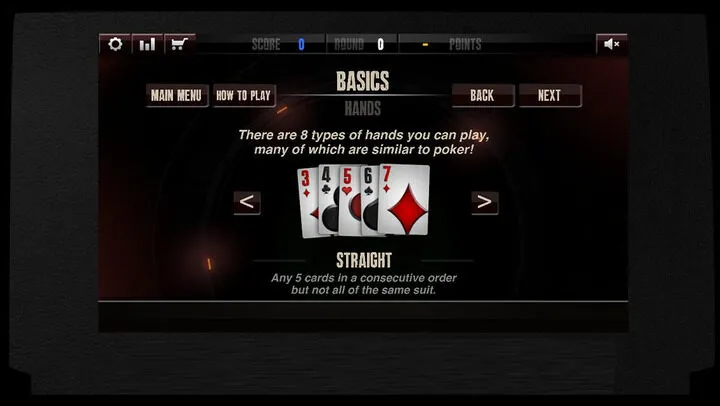
Task: Open the shopping cart store
Action: pyautogui.click(x=180, y=44)
